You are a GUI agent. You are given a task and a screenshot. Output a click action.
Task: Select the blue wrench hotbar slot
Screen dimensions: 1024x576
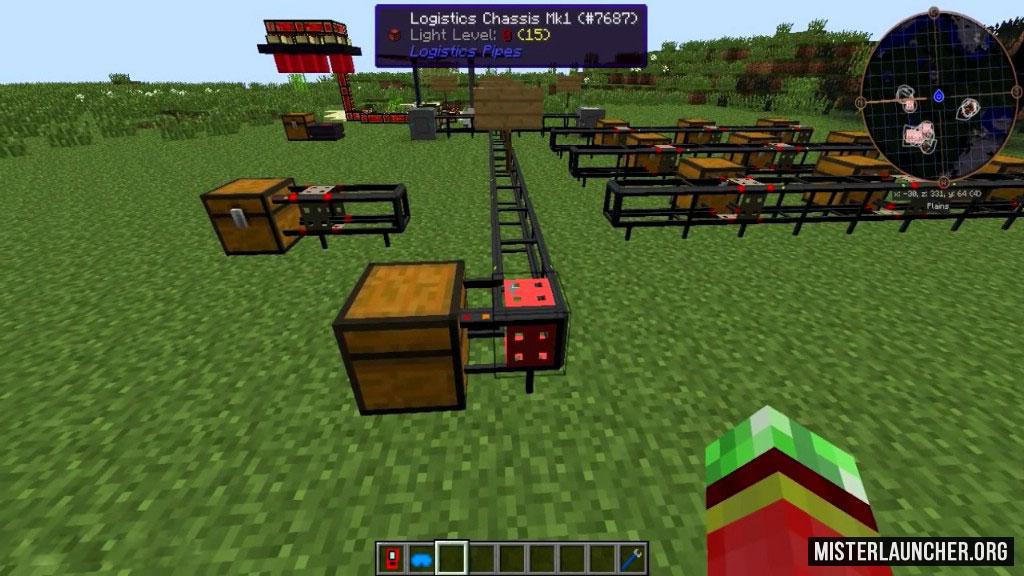click(632, 557)
